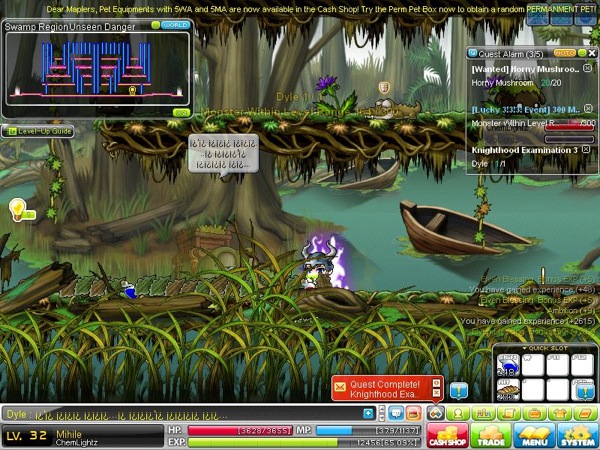Use the bread item quick slot
The image size is (600, 450).
click(x=507, y=390)
